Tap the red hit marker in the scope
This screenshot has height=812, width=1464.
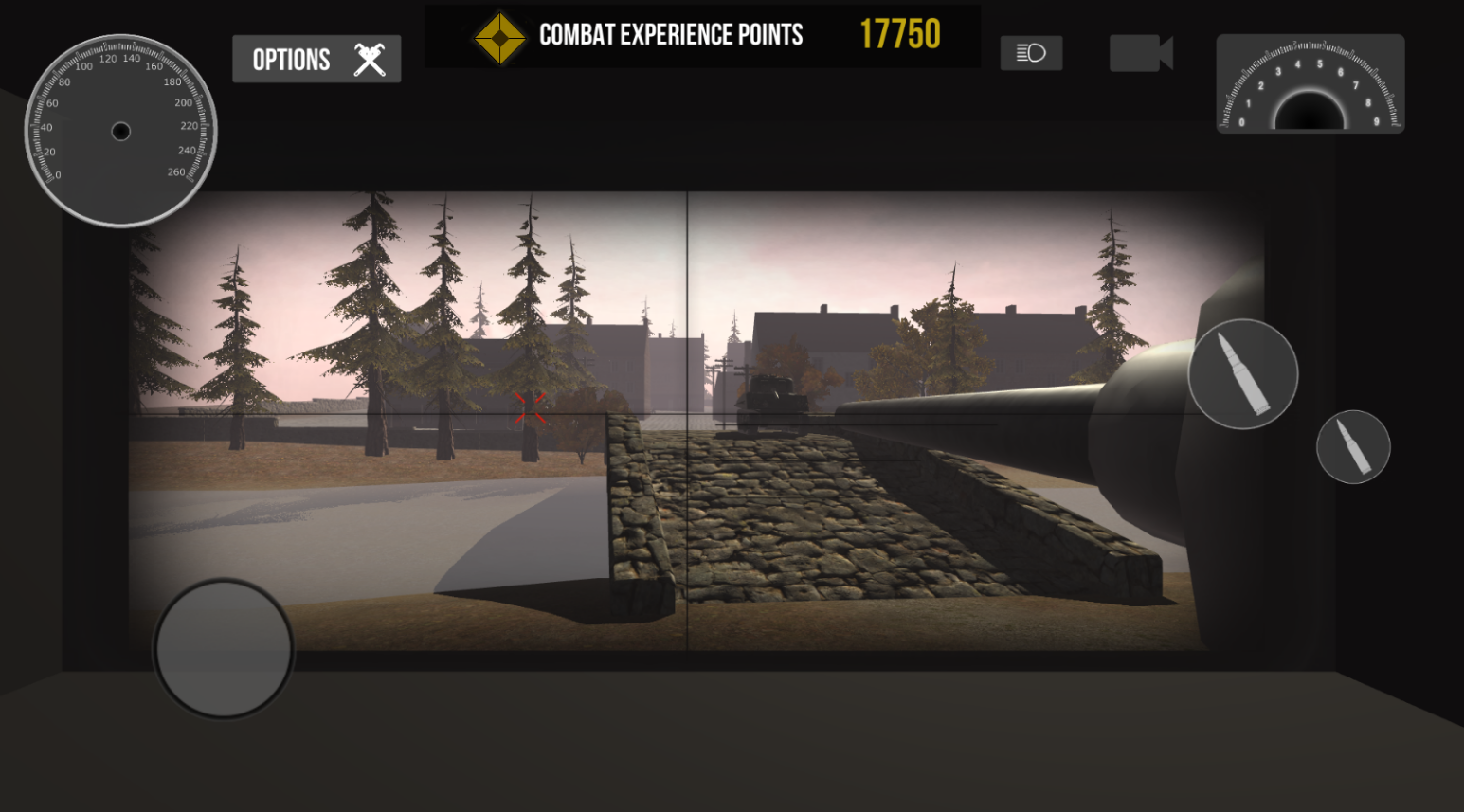[531, 408]
